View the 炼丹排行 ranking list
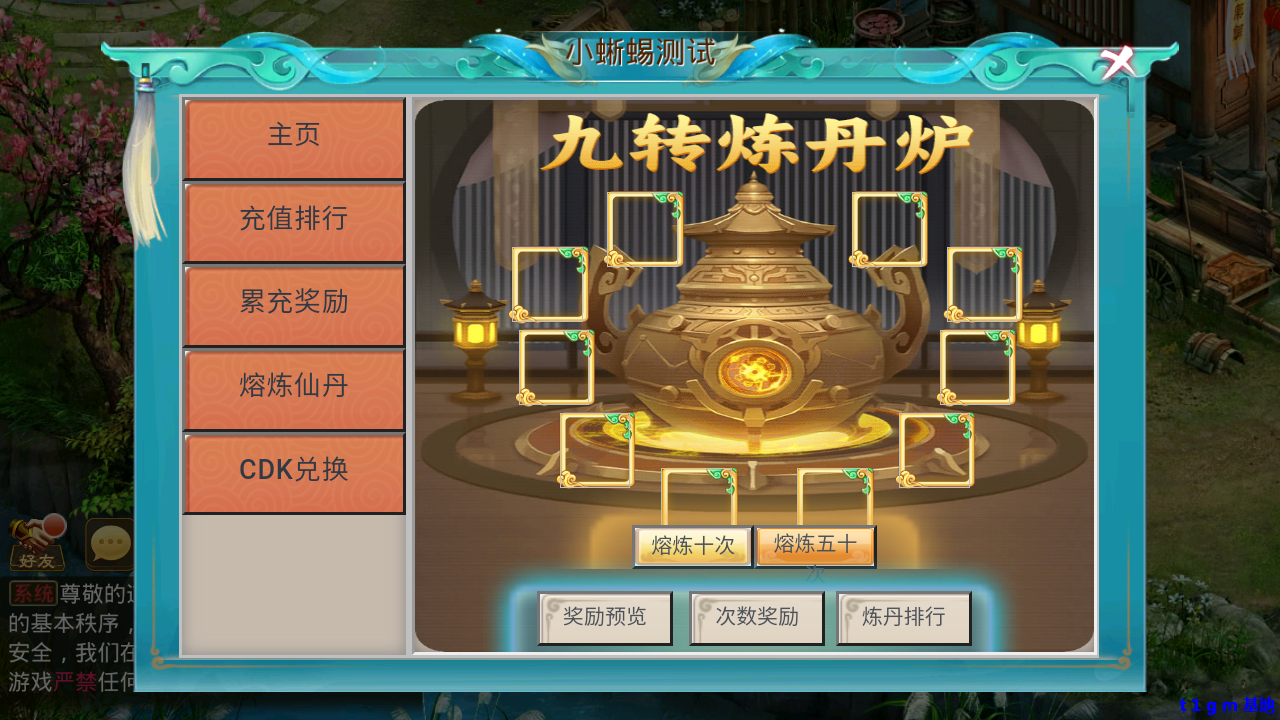Viewport: 1280px width, 720px height. (904, 618)
